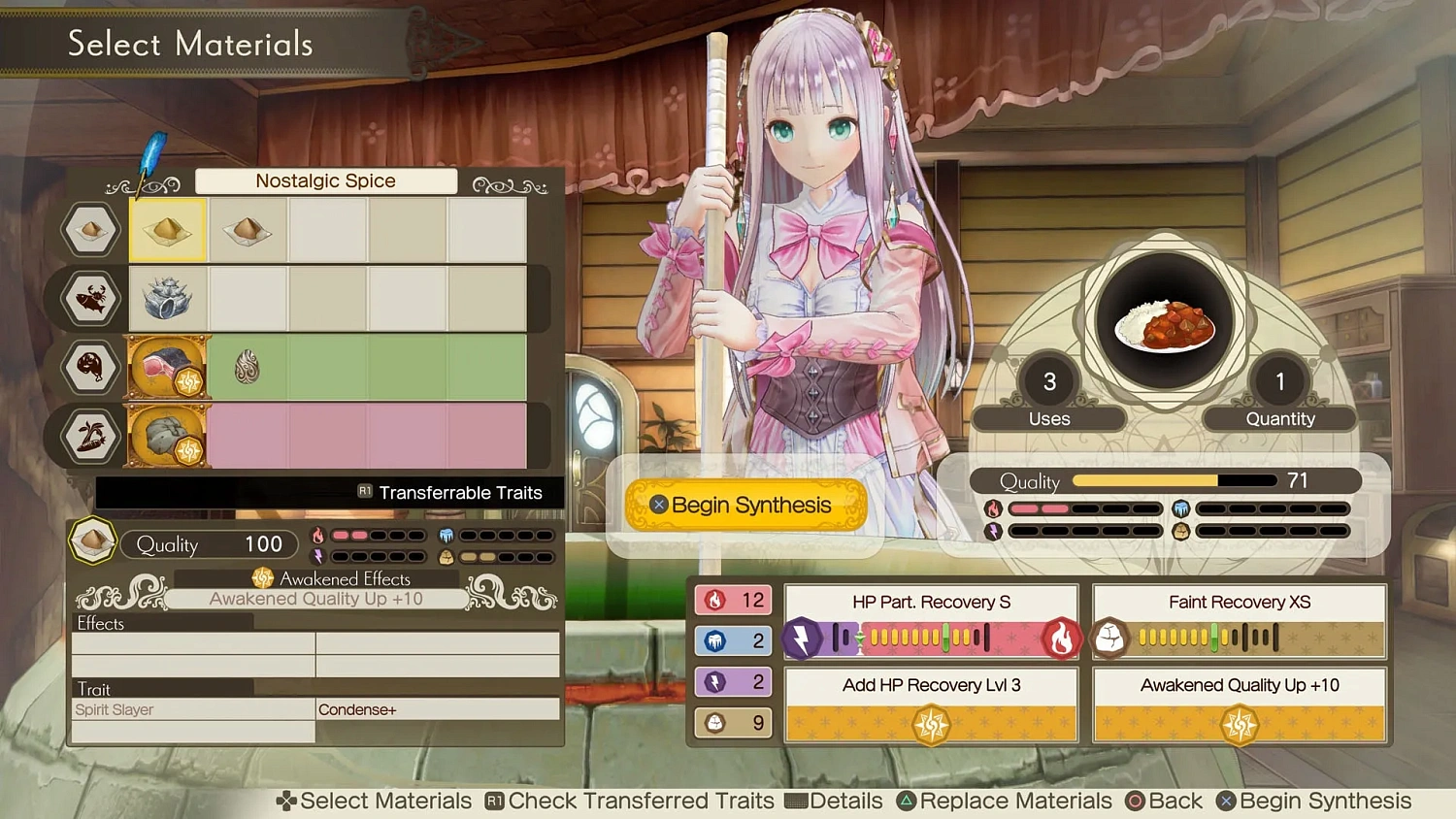Click the stone element icon showing 9
This screenshot has height=819, width=1456.
(716, 722)
